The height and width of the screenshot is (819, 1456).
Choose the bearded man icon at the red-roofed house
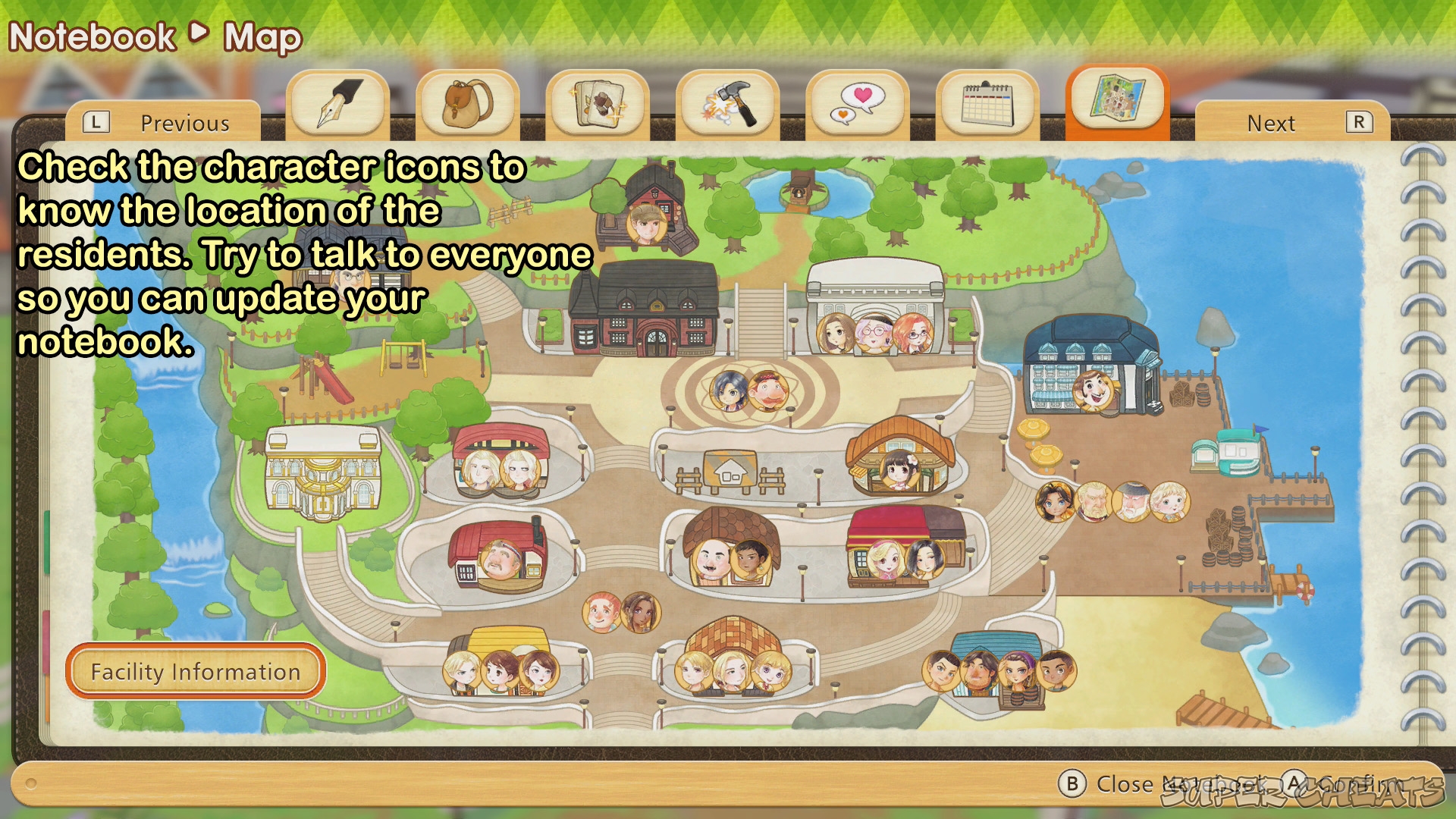click(x=500, y=561)
